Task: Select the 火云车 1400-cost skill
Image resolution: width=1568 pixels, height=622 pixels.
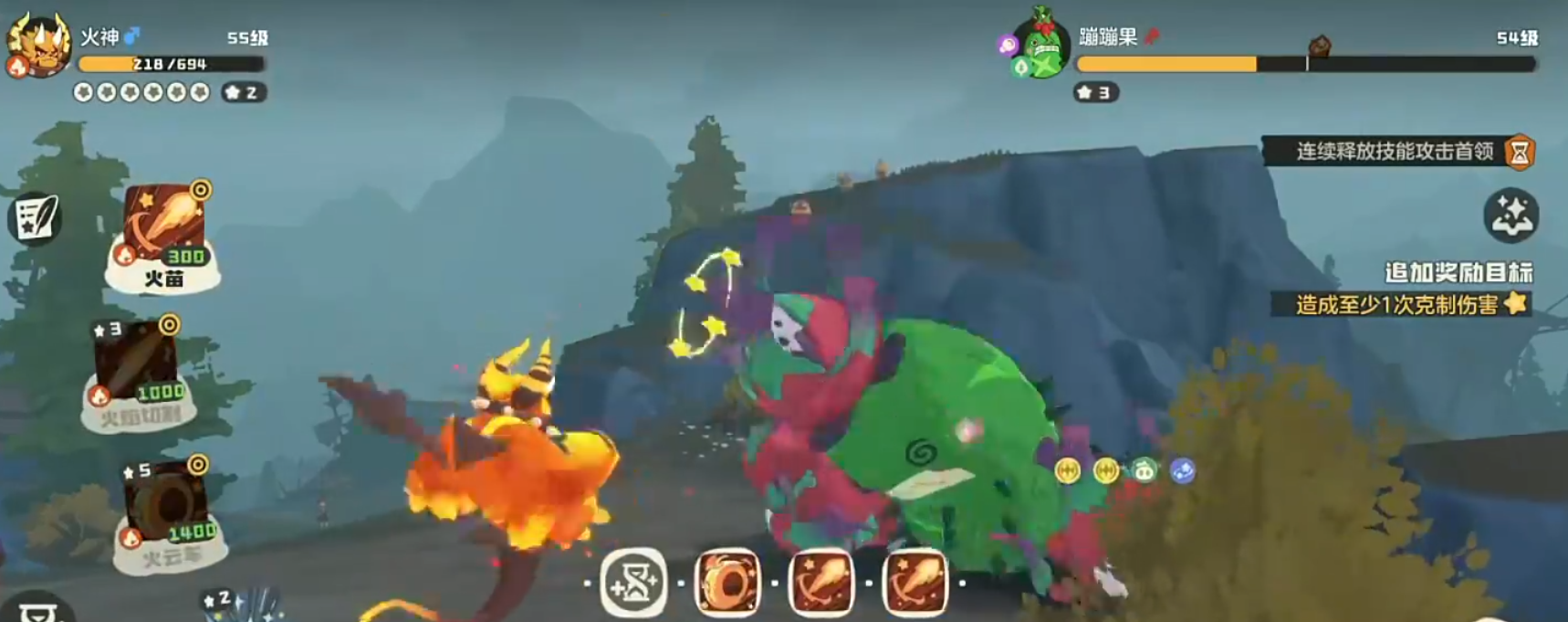Action: click(x=169, y=511)
